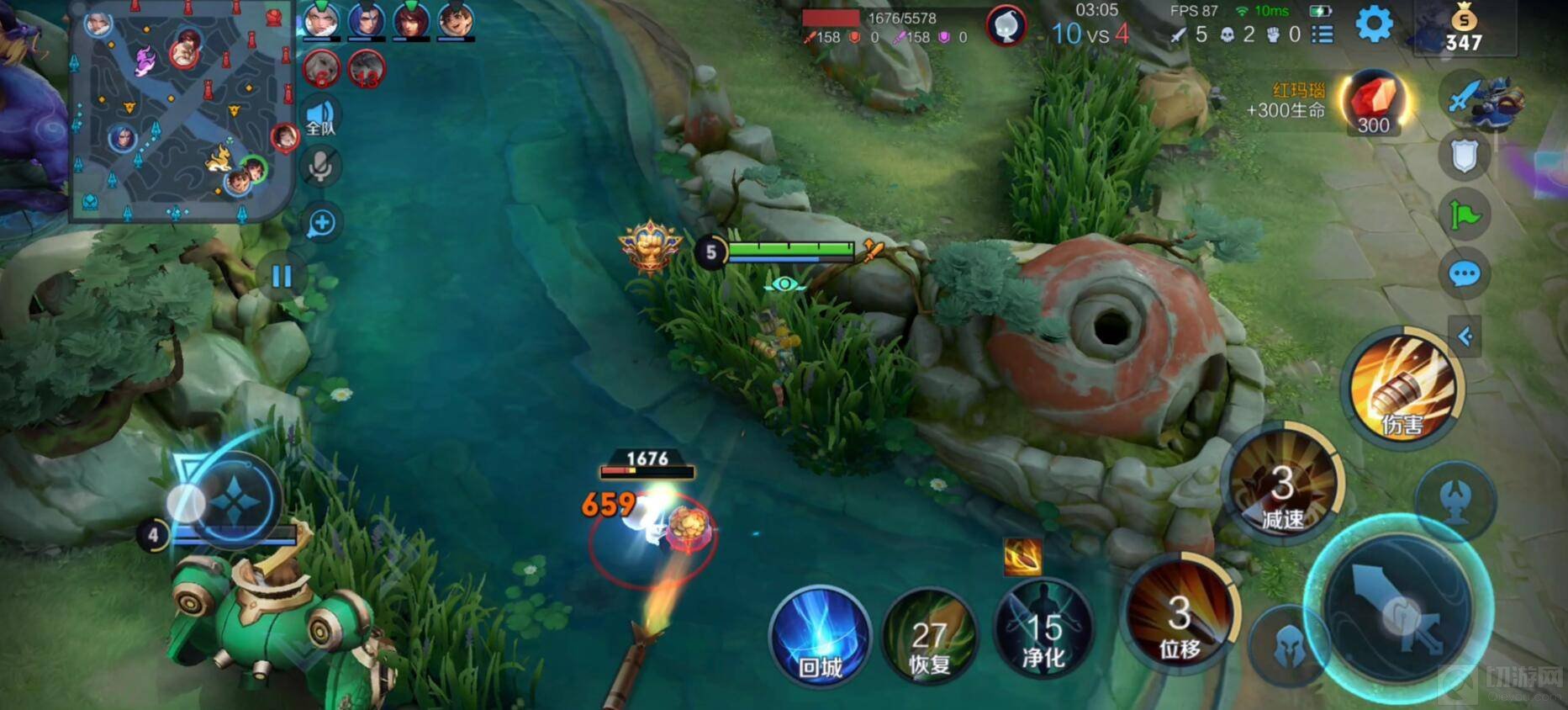This screenshot has width=1568, height=710.
Task: Open the settings gear menu
Action: click(1375, 24)
